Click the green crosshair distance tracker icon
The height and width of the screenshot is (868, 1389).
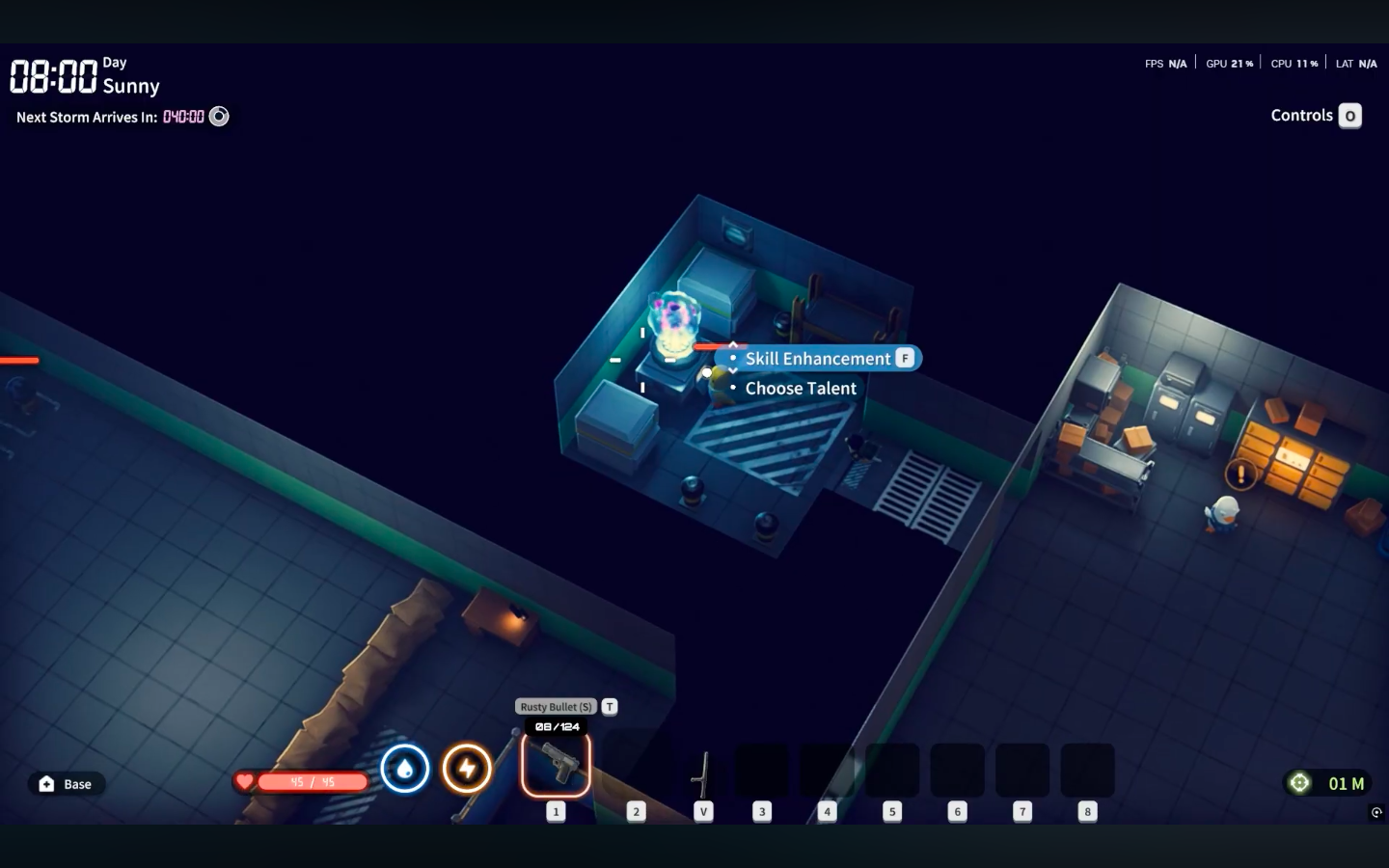(1299, 783)
